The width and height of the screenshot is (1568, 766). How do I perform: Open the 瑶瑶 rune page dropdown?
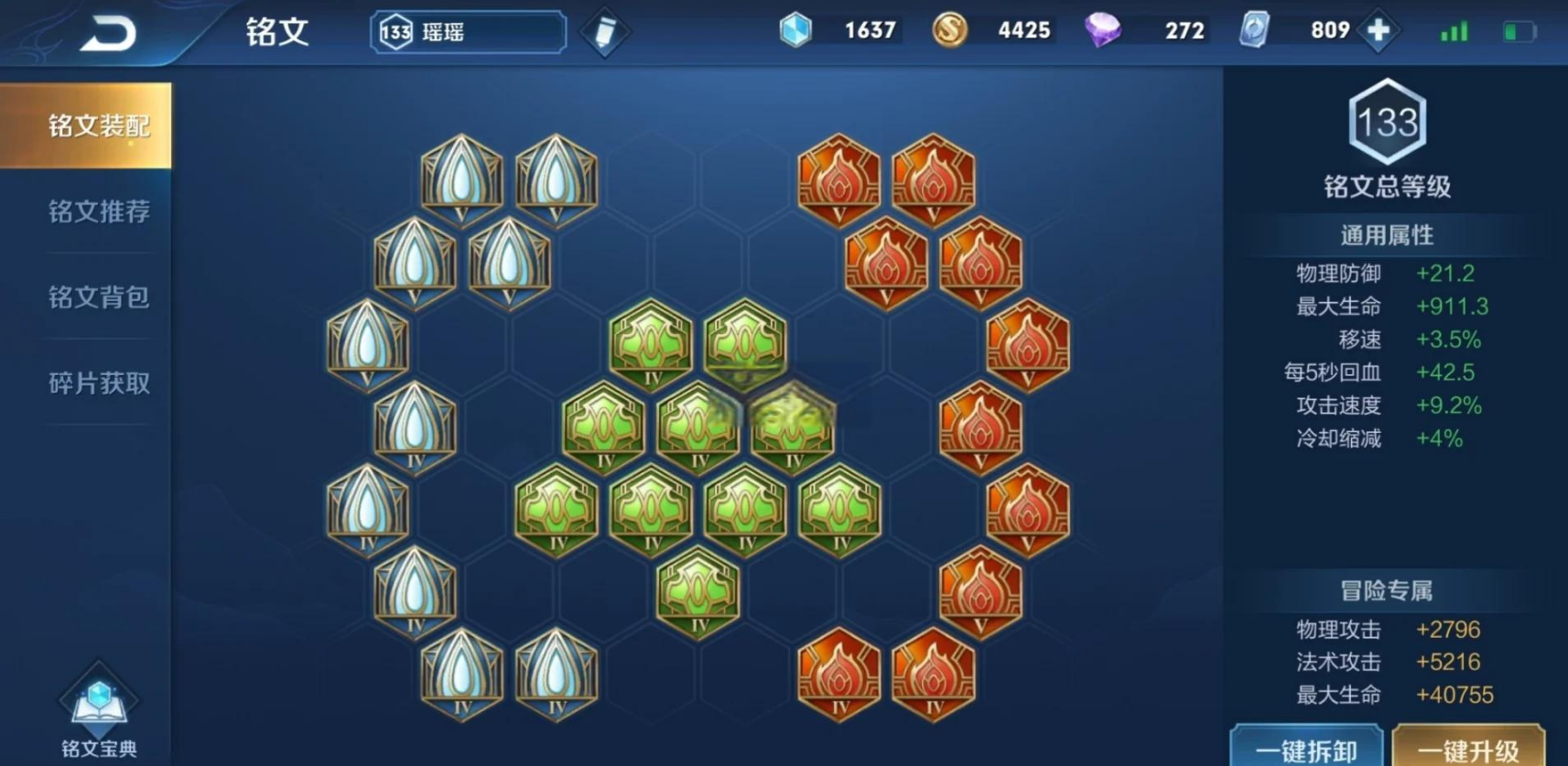coord(468,33)
